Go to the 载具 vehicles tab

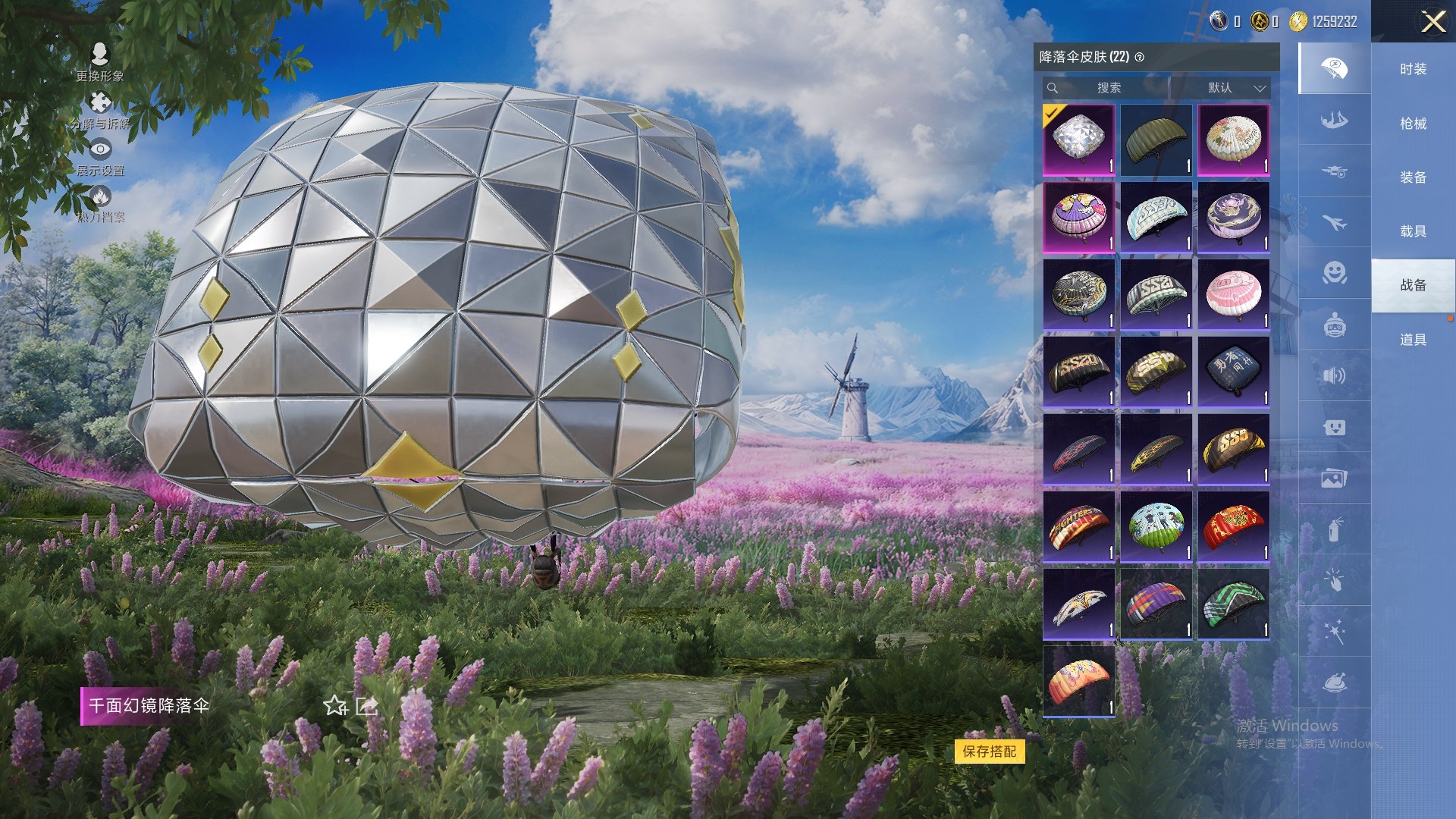(1413, 231)
